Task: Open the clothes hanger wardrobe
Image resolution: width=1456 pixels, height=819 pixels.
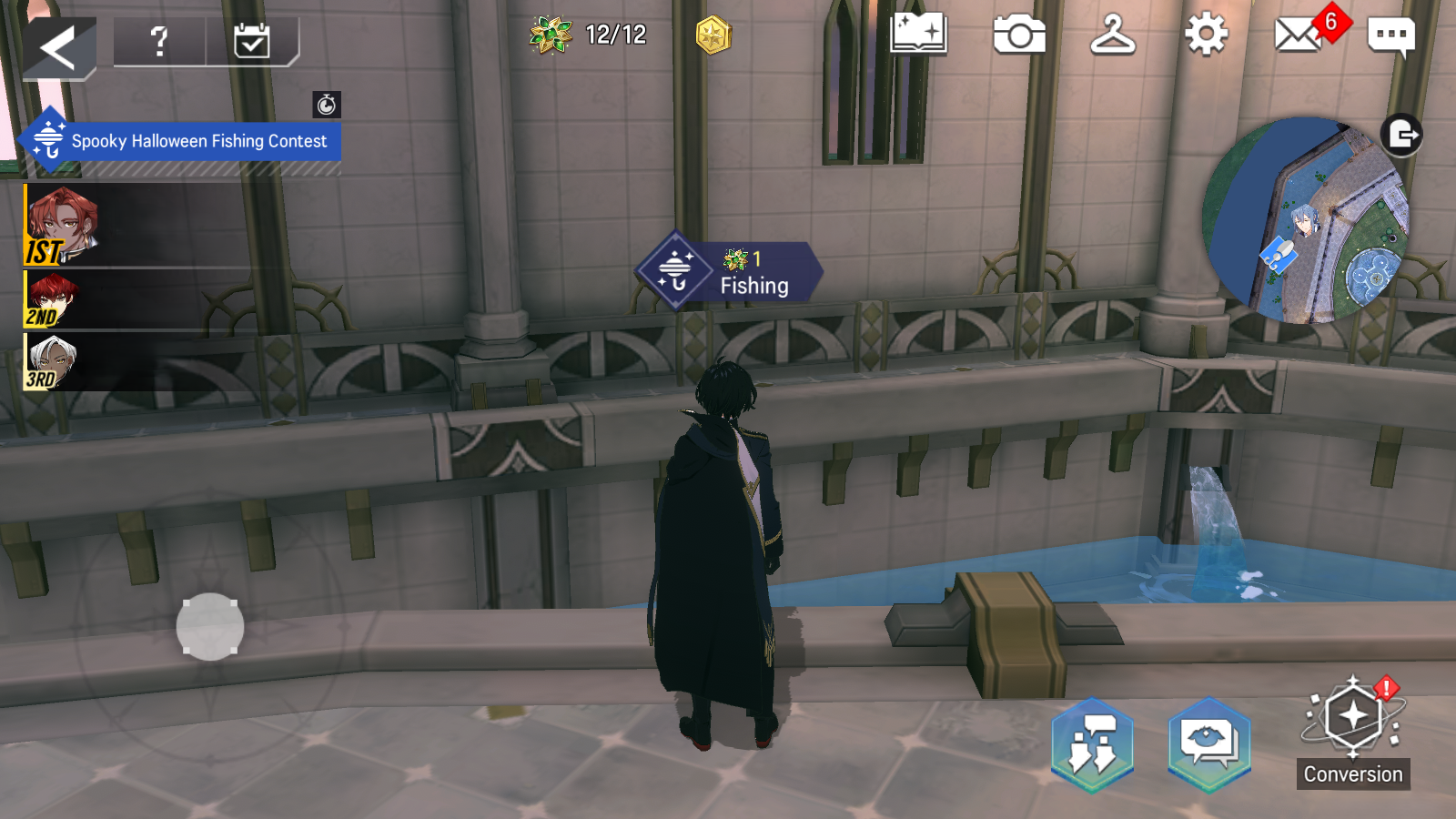Action: 1113,35
